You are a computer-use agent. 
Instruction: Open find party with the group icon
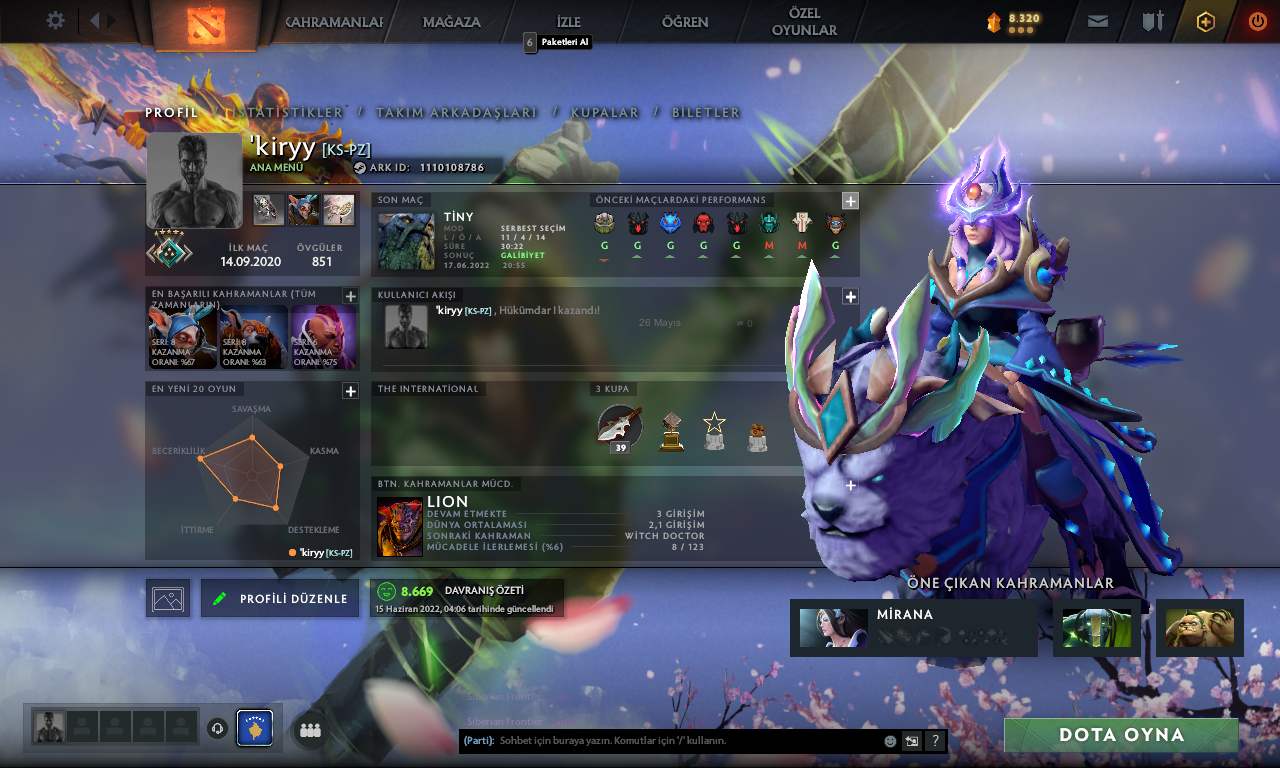click(x=309, y=729)
